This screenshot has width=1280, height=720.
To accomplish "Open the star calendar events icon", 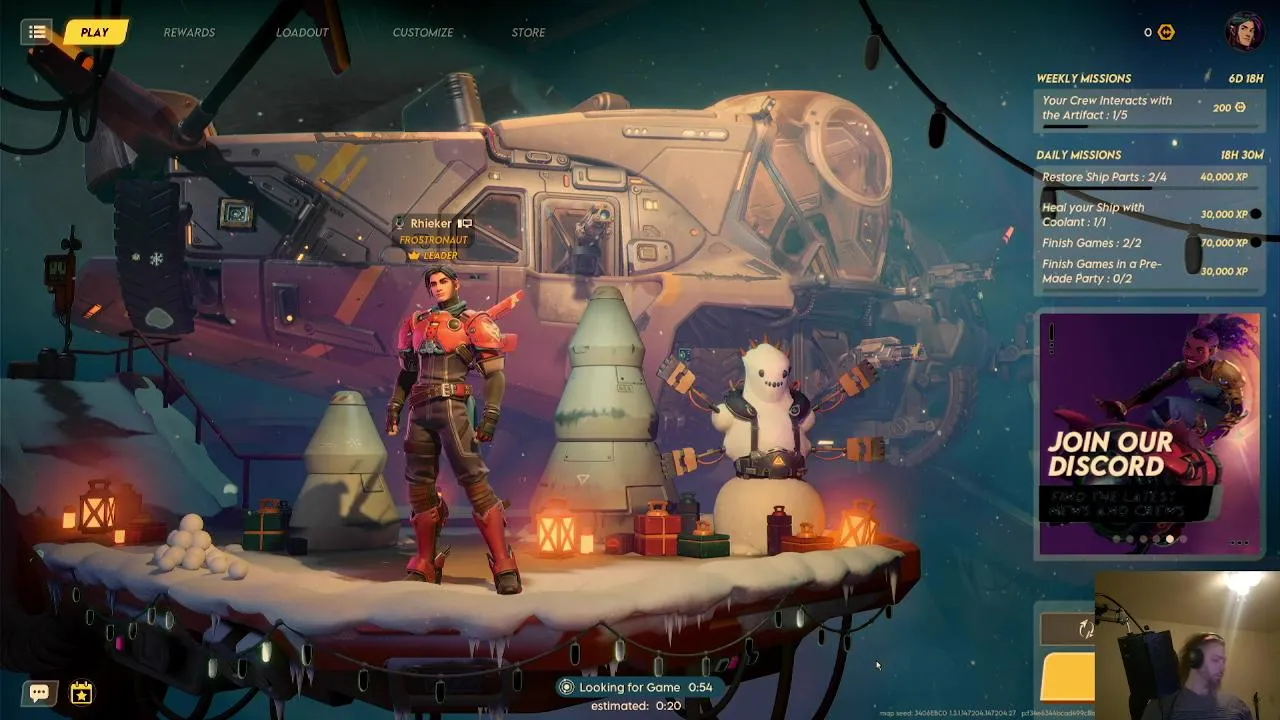I will pos(81,692).
